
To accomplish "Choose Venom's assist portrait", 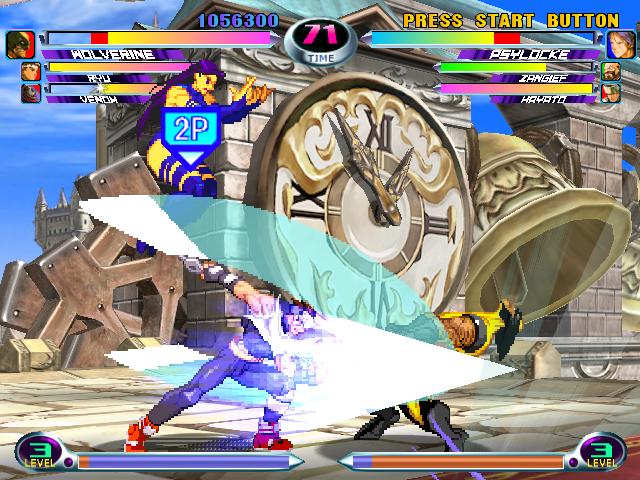I will coord(29,92).
